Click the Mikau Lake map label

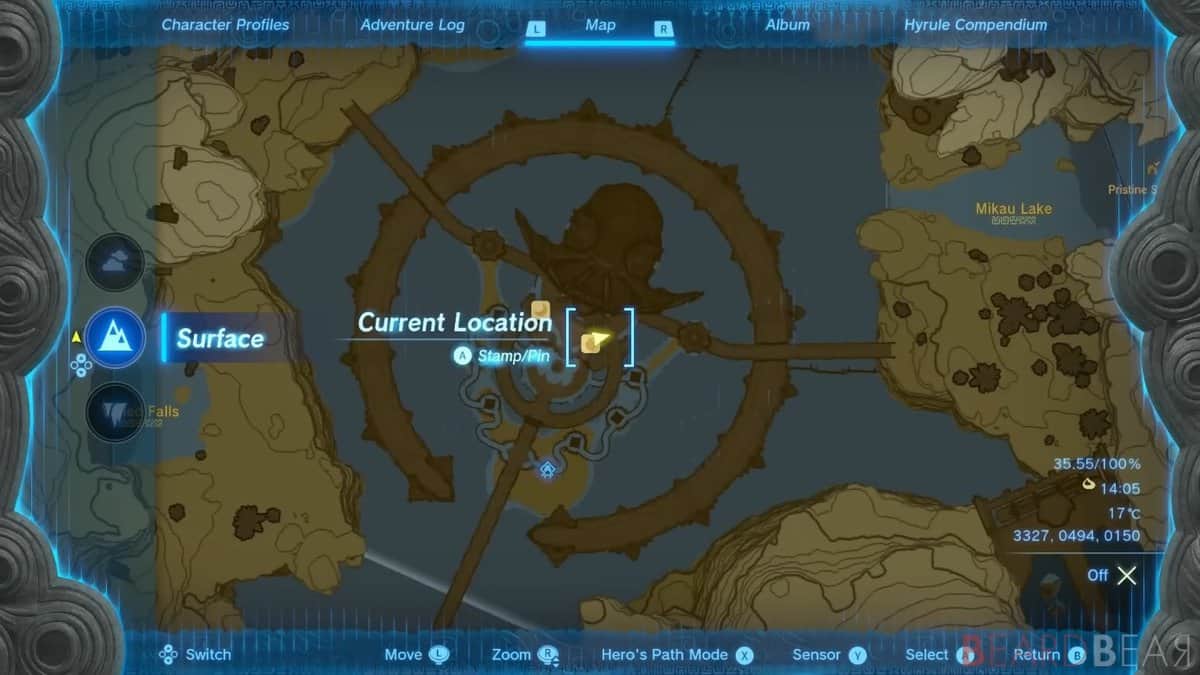(x=1014, y=209)
